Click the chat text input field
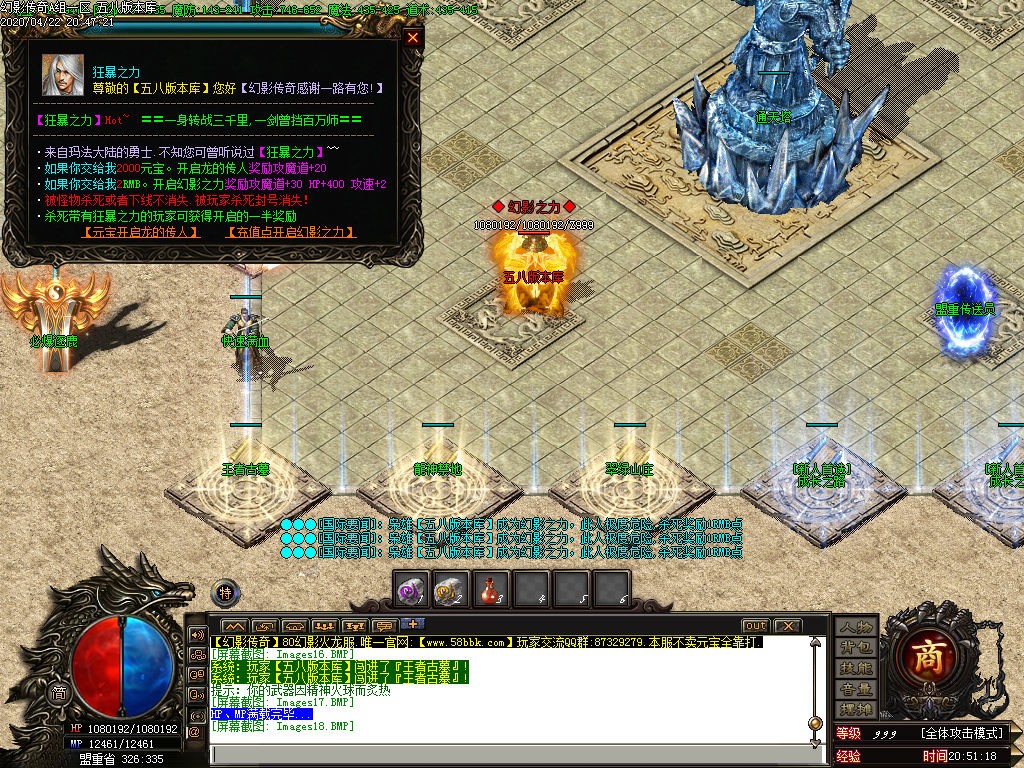Viewport: 1024px width, 768px height. point(510,754)
